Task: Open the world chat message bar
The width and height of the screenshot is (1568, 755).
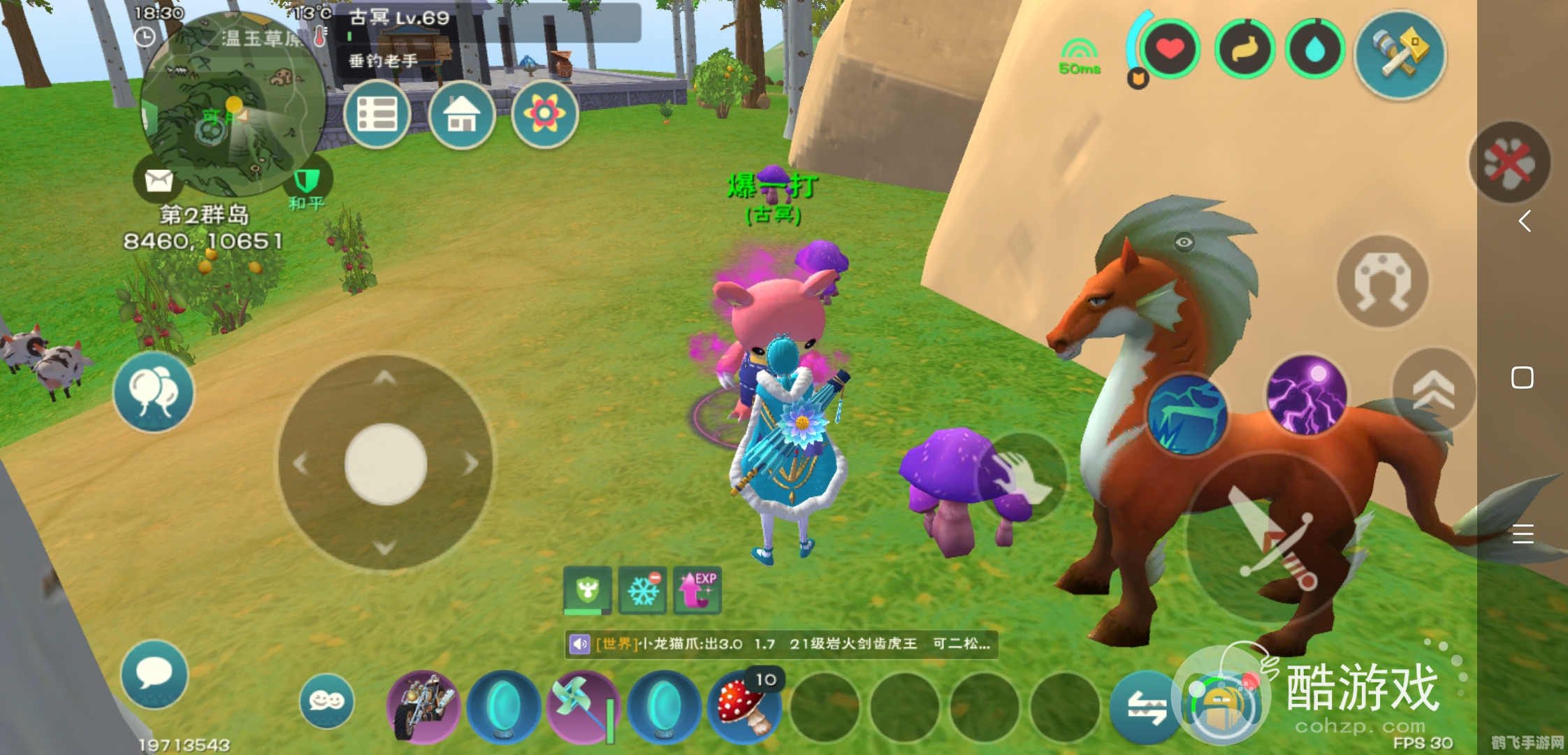Action: pyautogui.click(x=781, y=644)
